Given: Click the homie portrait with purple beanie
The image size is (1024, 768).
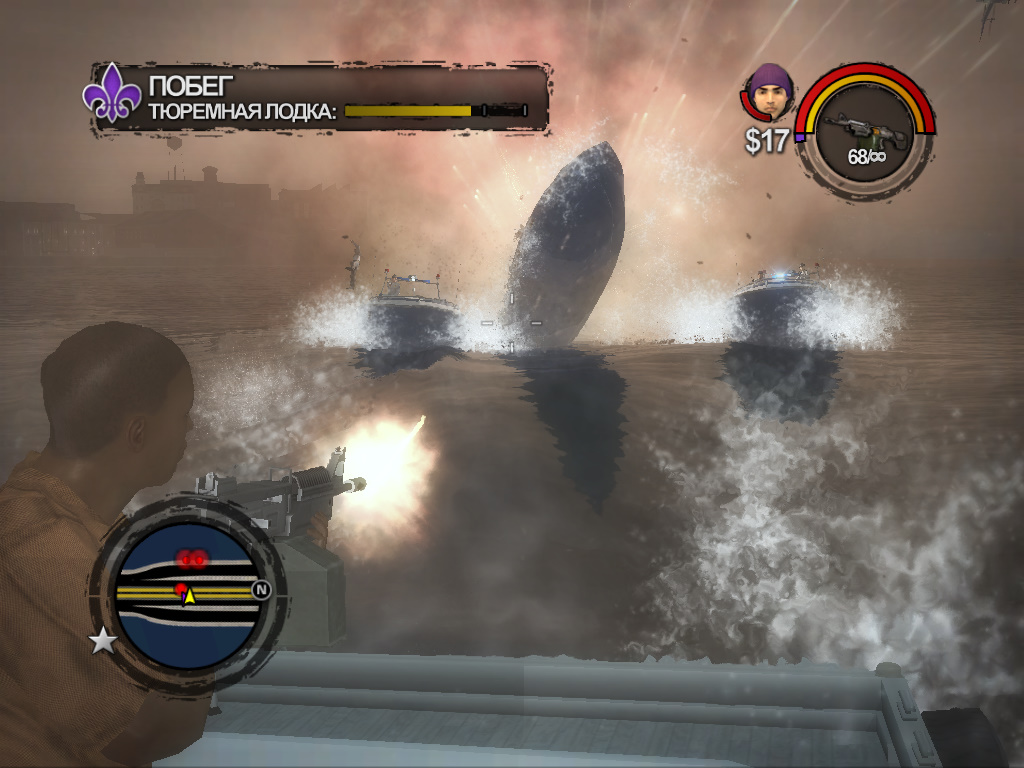Looking at the screenshot, I should tap(769, 94).
